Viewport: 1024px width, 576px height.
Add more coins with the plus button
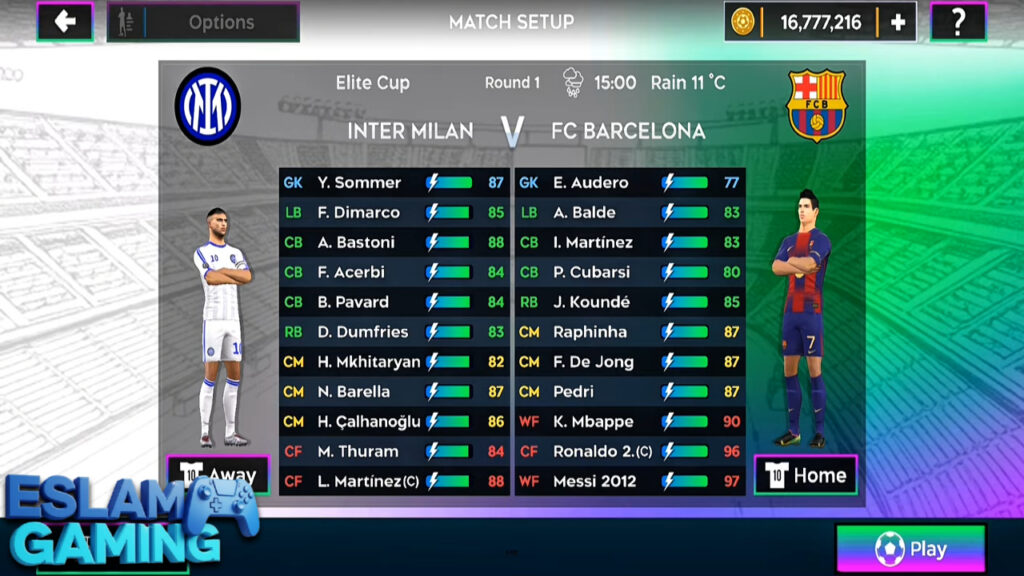tap(897, 22)
